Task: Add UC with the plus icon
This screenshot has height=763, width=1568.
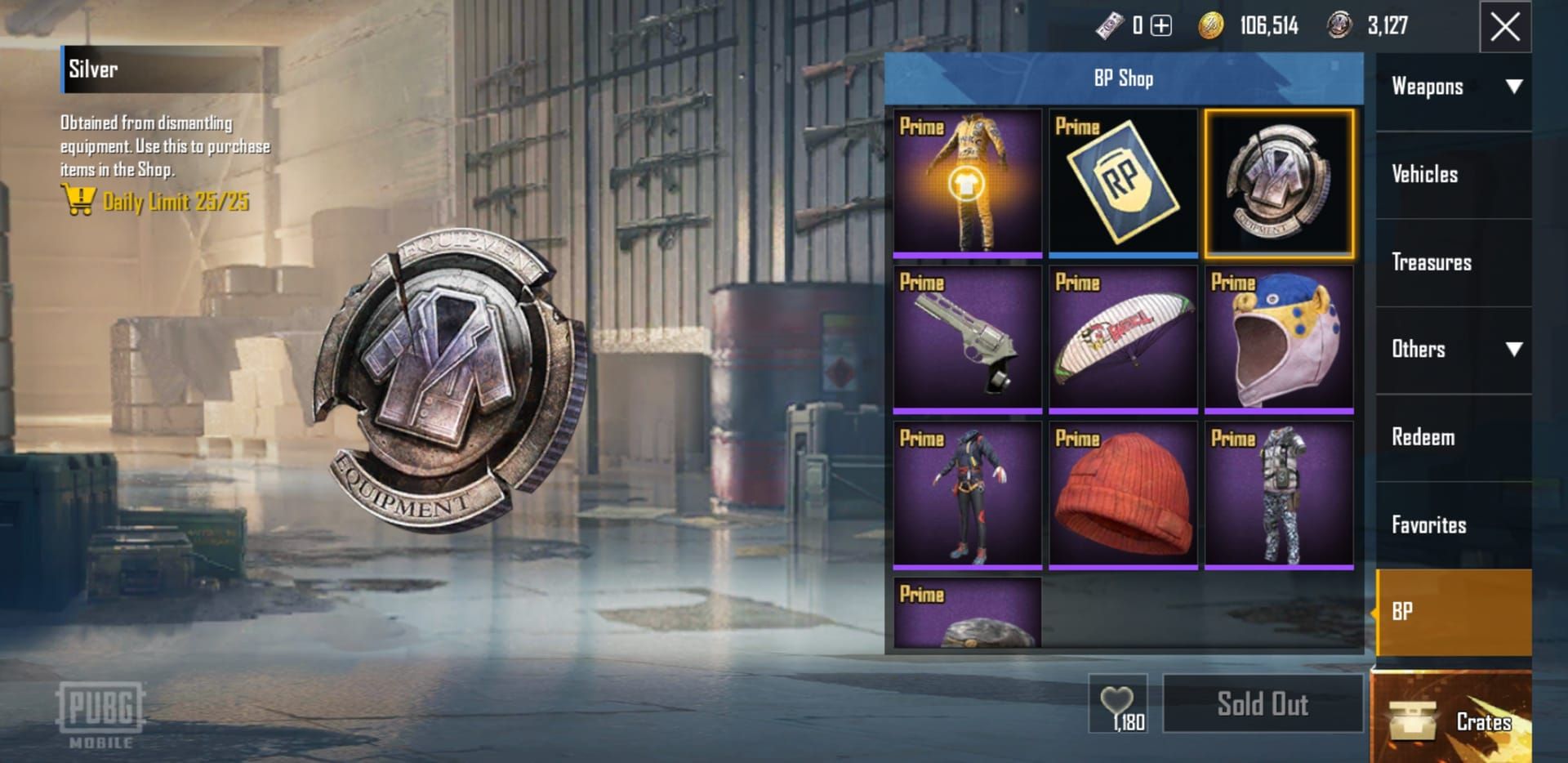Action: (x=1160, y=26)
